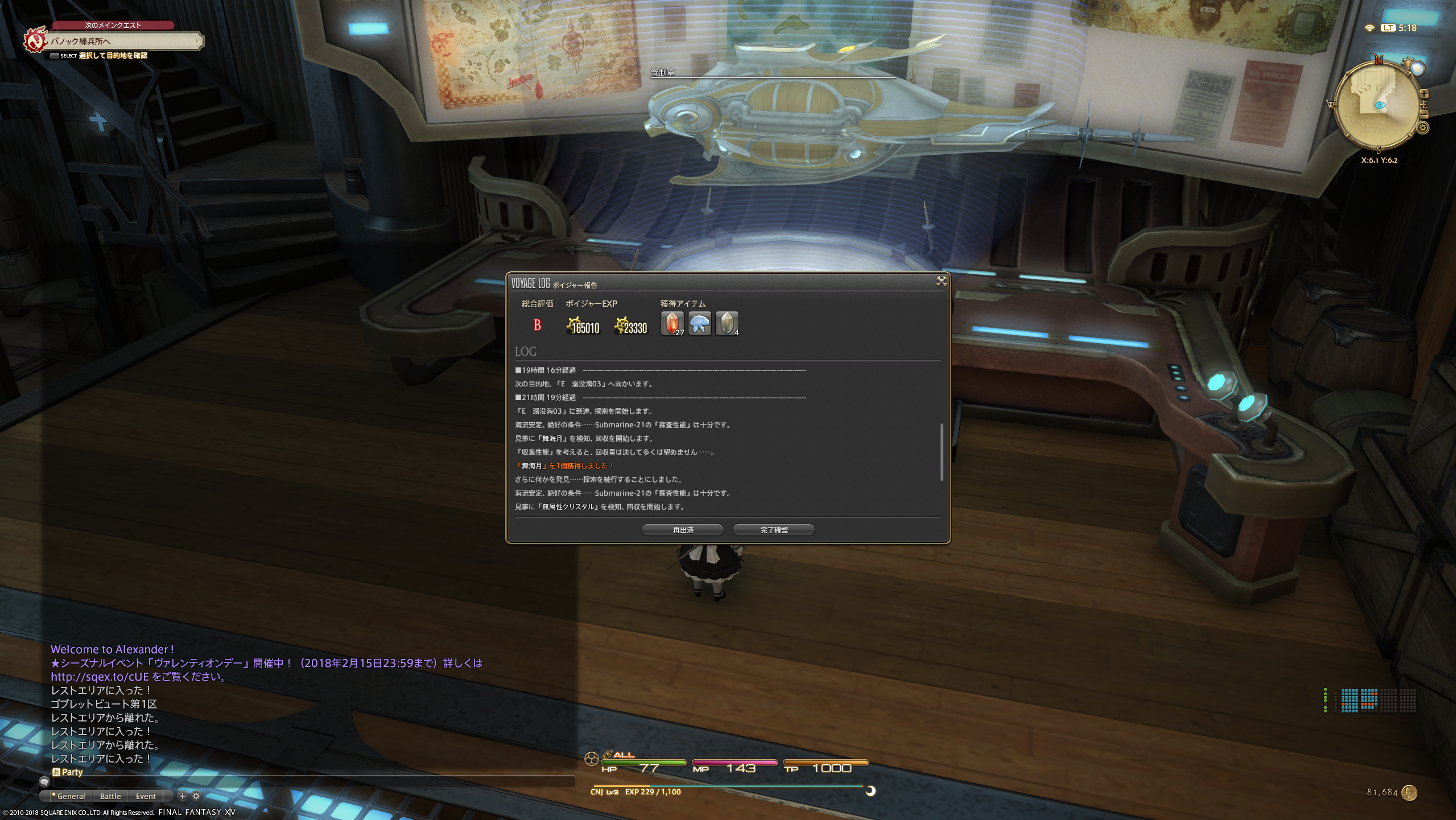The width and height of the screenshot is (1456, 820).
Task: Open the バノック練兵所へ main quest tracker
Action: click(x=122, y=41)
